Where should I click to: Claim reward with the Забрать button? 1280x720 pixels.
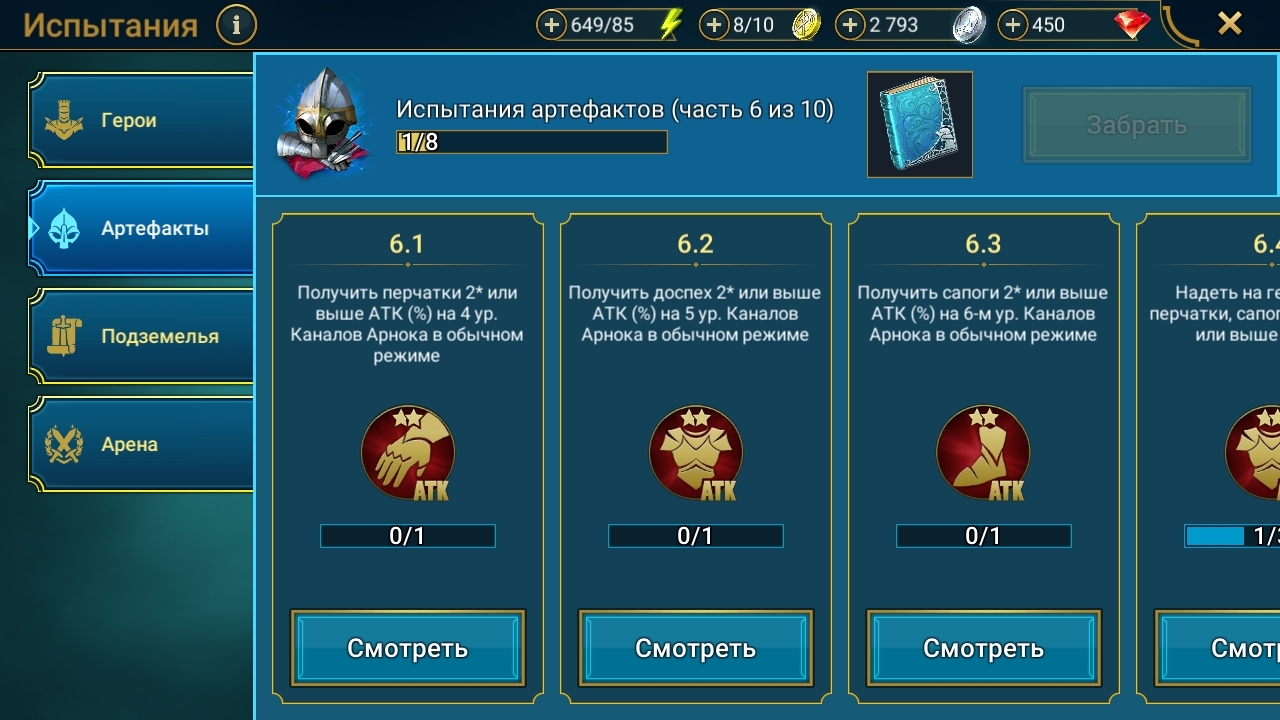pos(1136,125)
